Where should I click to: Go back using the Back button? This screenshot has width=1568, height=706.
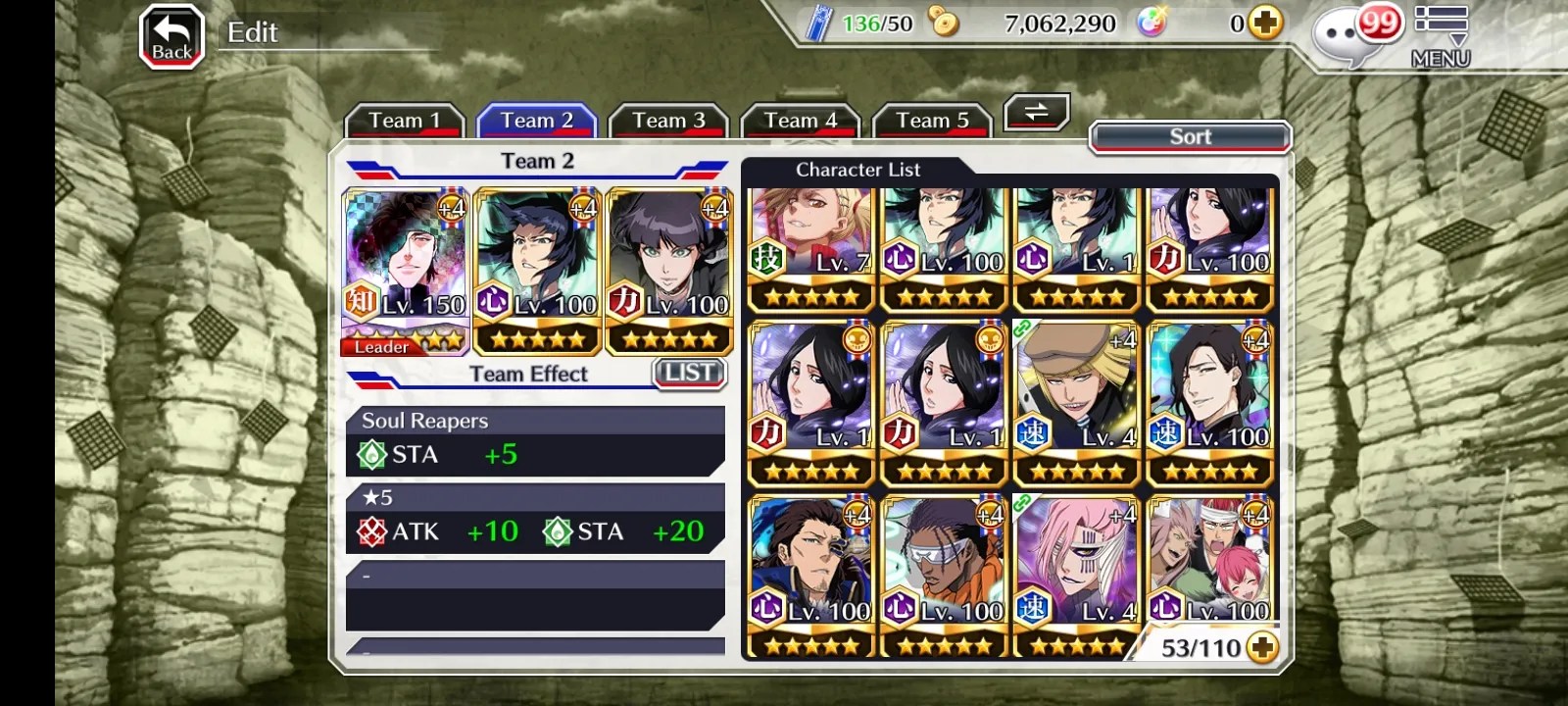tap(171, 37)
